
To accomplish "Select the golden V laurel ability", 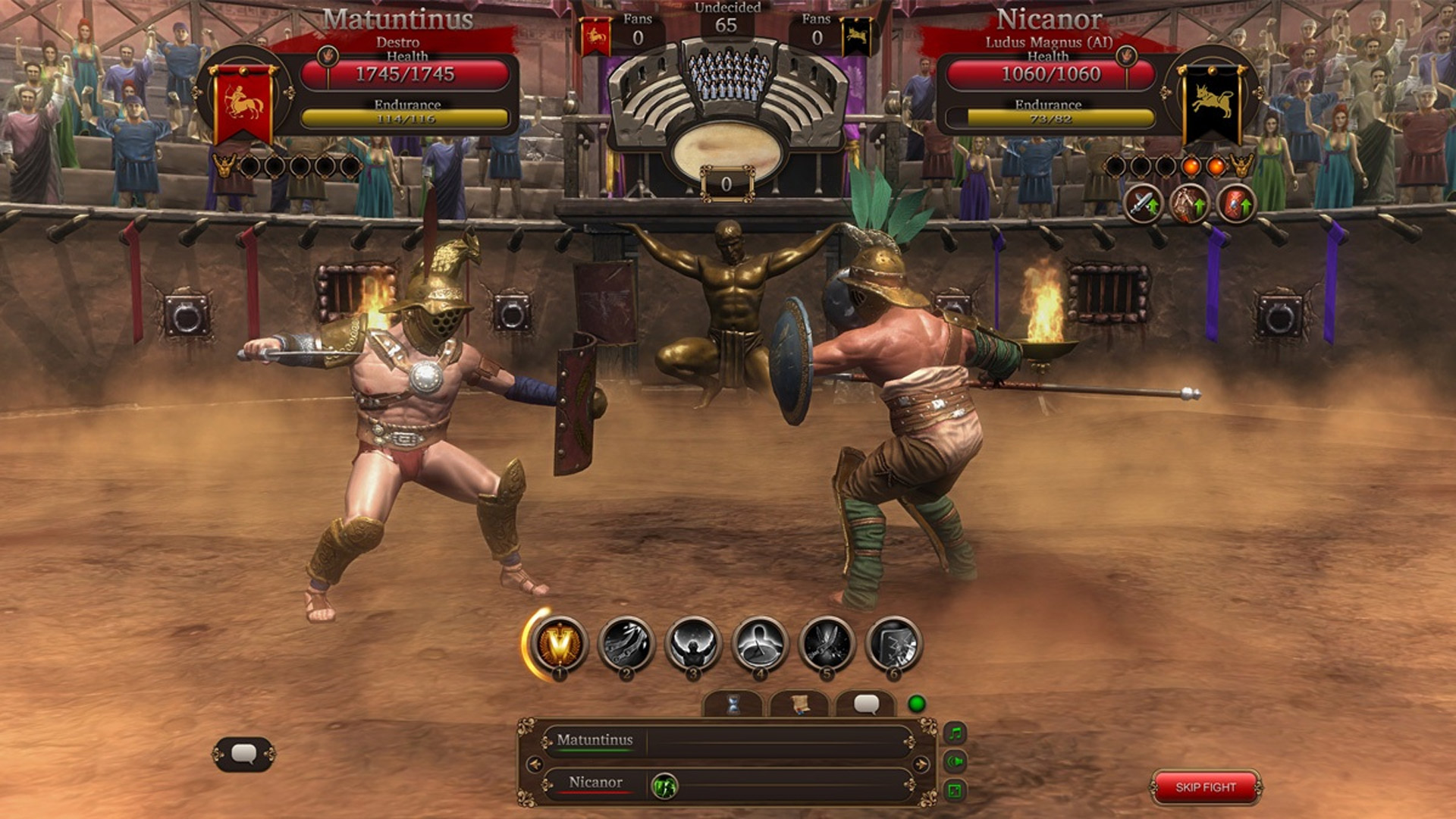I will point(560,644).
